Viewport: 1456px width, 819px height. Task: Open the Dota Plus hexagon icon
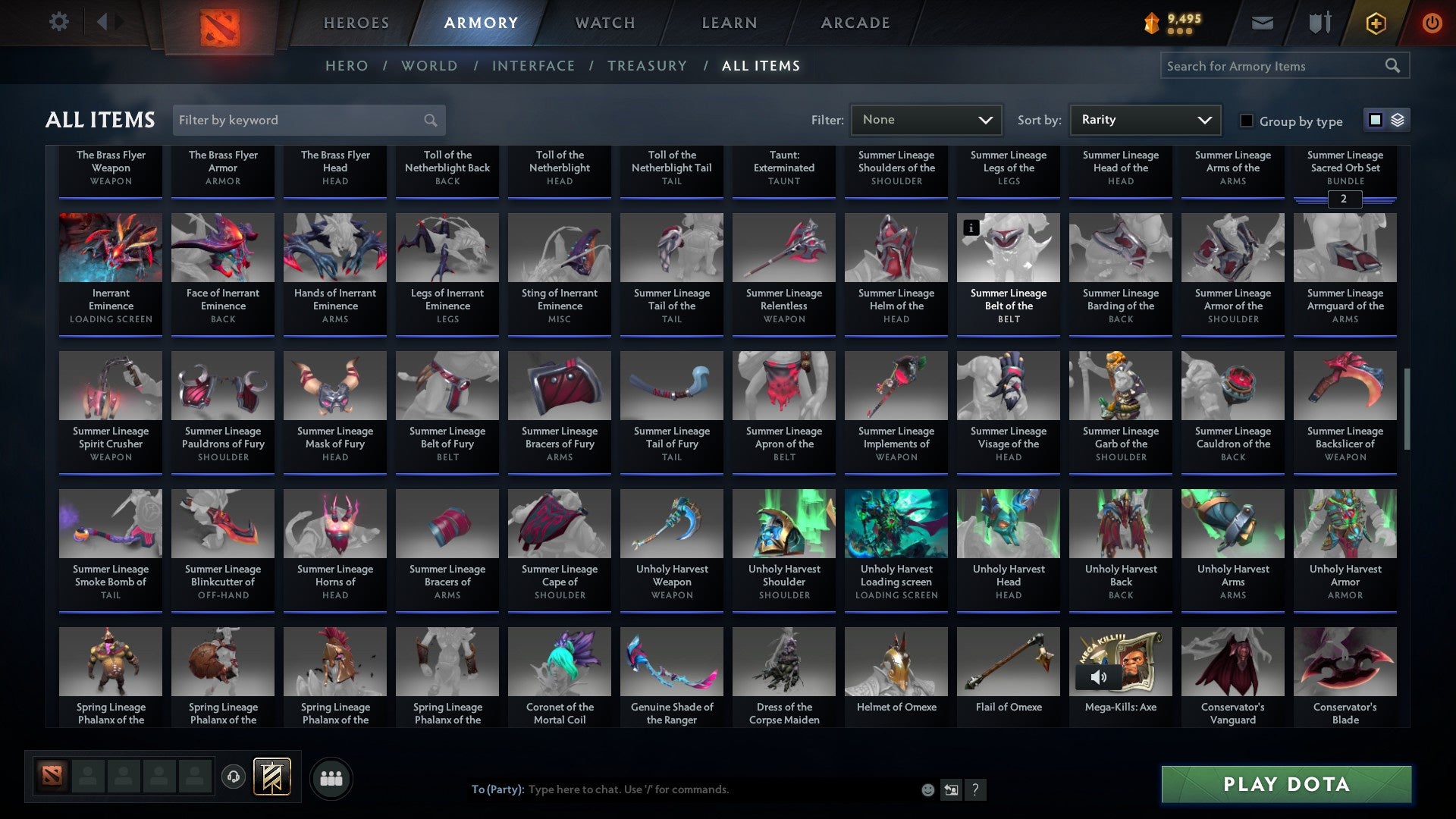(1375, 22)
